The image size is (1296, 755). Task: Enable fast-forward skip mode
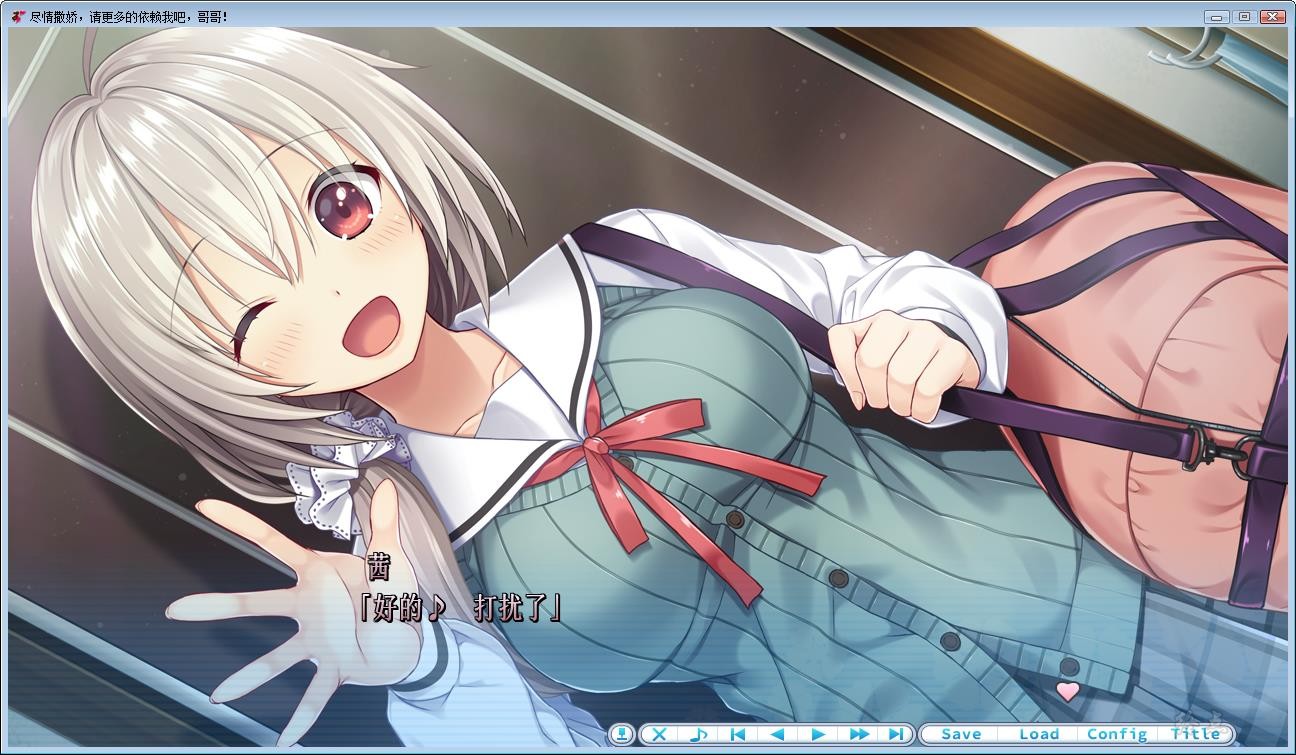[x=861, y=734]
